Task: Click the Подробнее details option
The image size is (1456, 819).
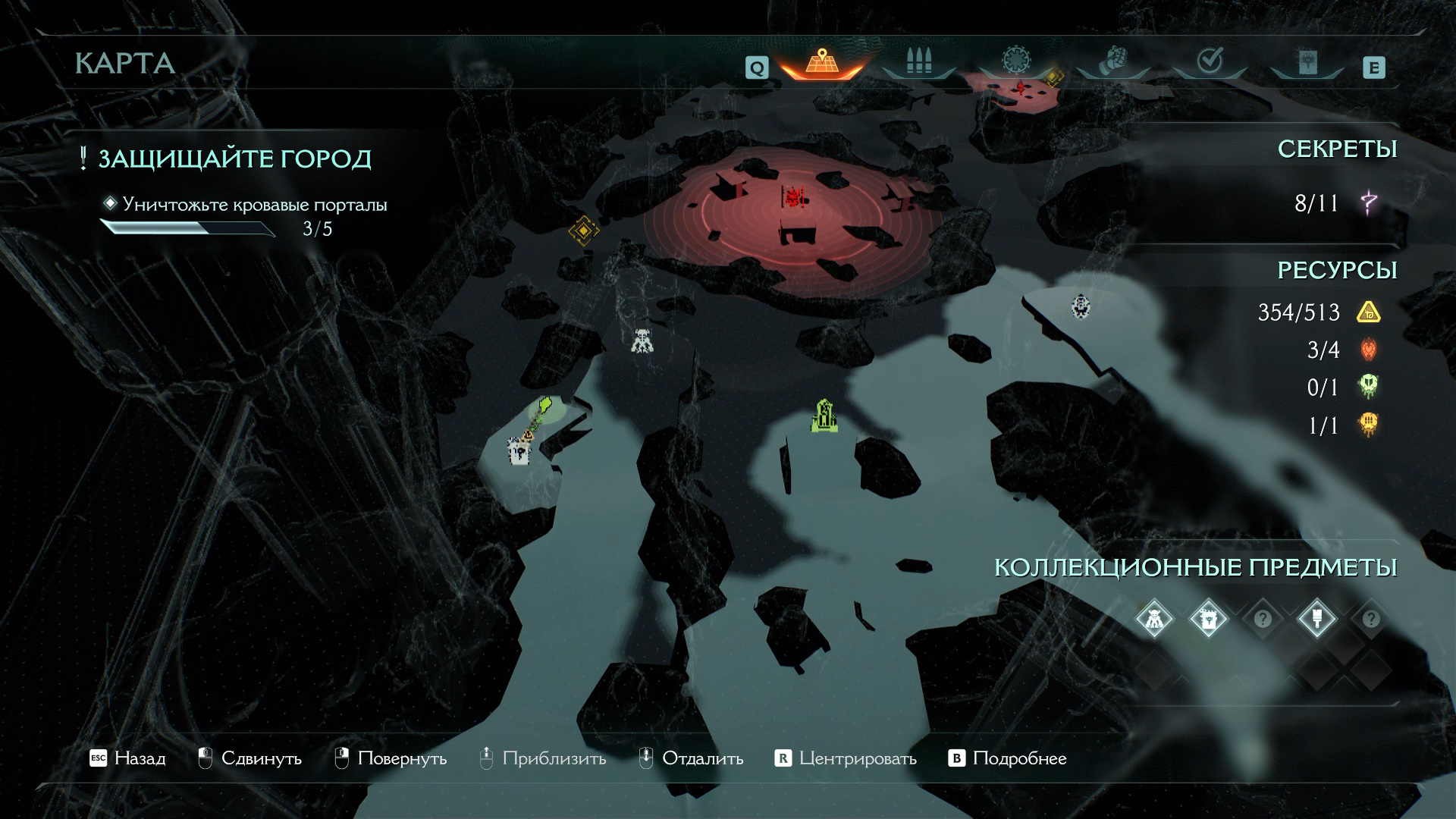Action: tap(1008, 758)
